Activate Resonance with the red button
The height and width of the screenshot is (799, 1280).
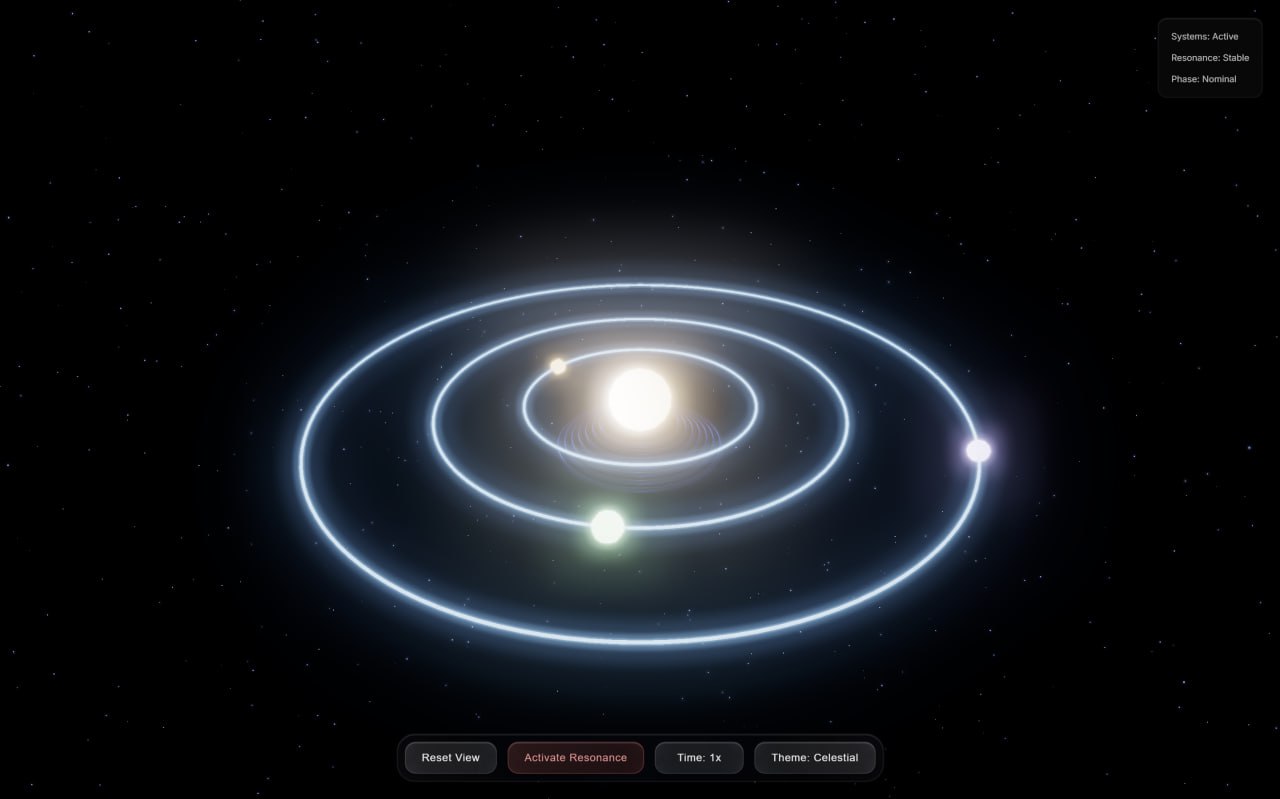click(575, 758)
